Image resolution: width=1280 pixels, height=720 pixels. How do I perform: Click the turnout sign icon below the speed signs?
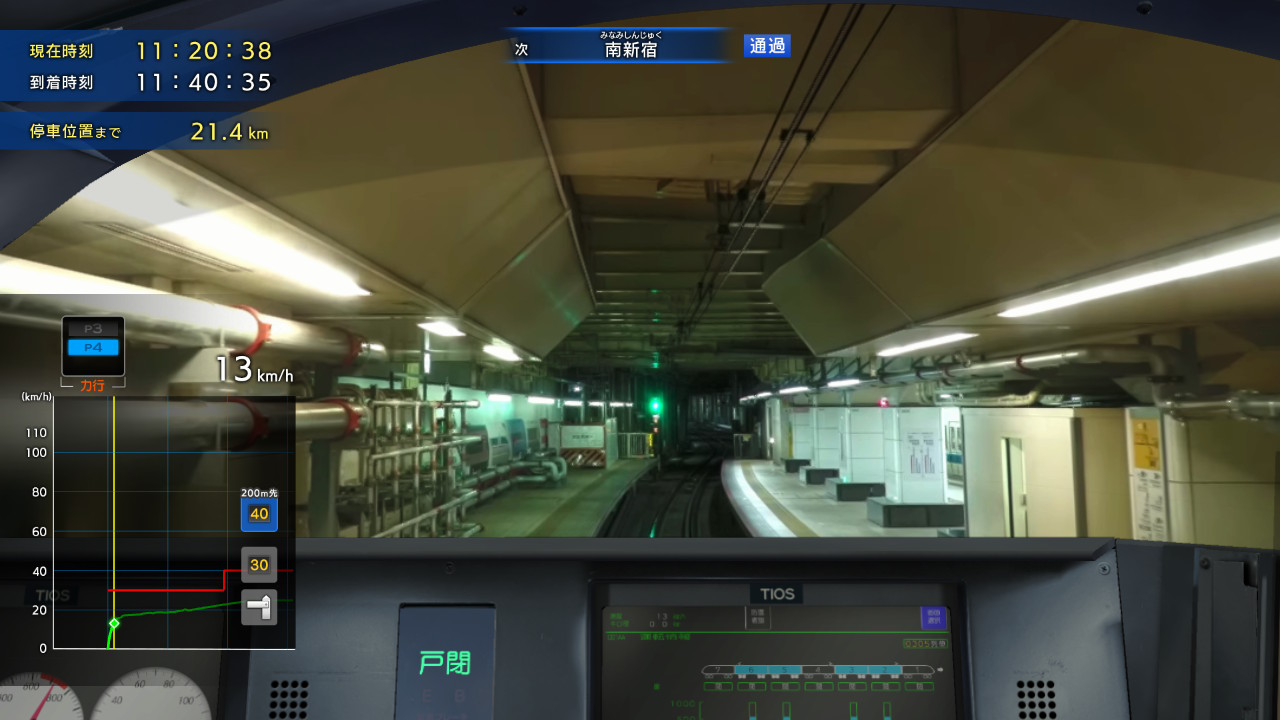[258, 606]
